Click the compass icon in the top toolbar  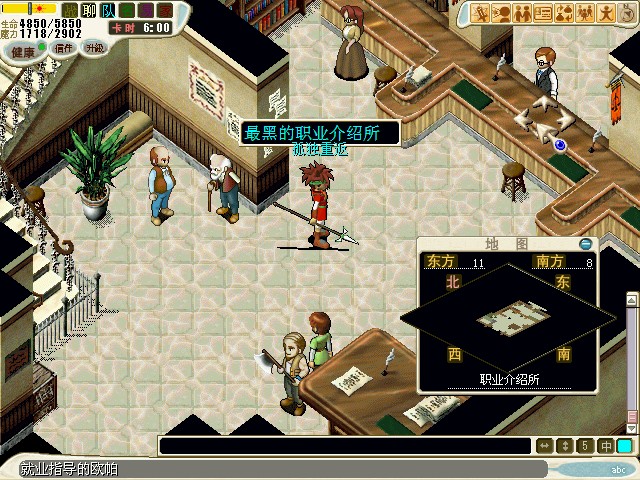pyautogui.click(x=626, y=13)
